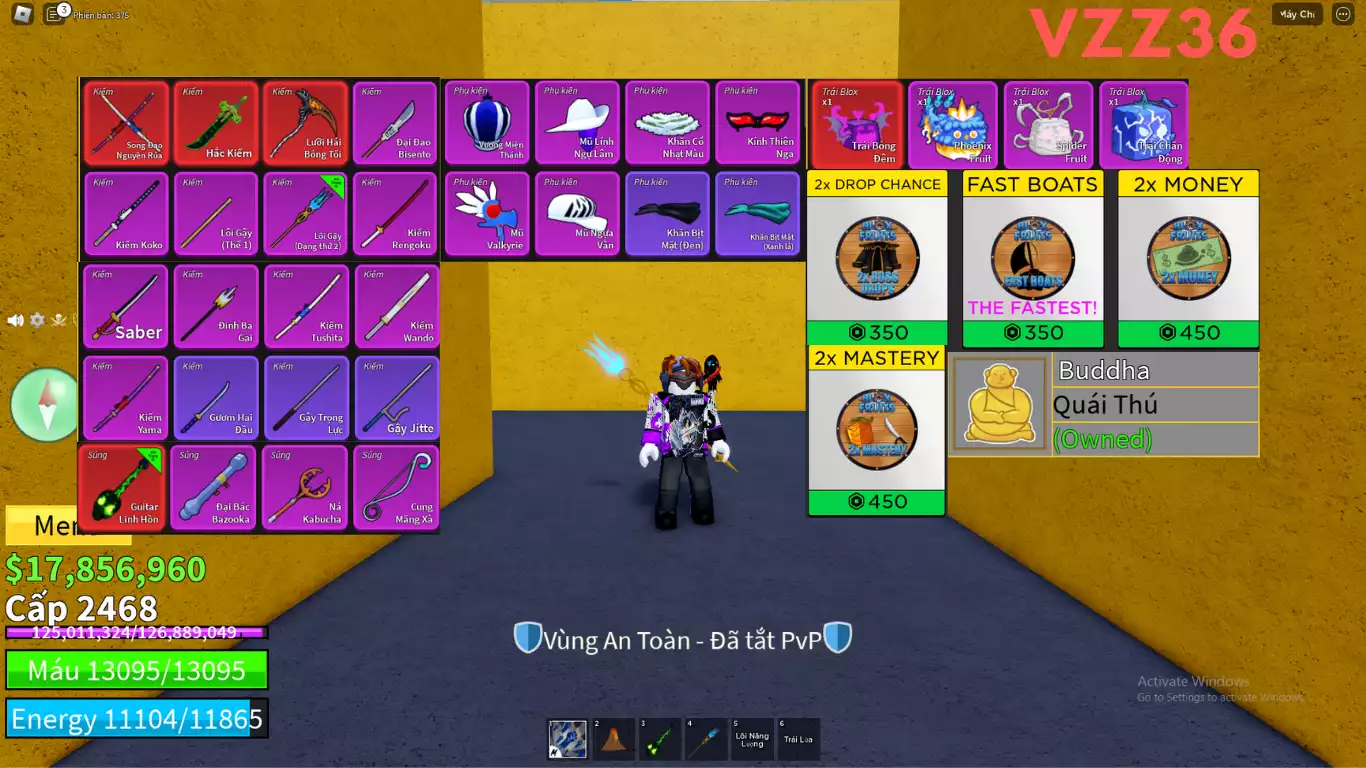Select the Lôi Năng Lượng hotbar slot
1366x768 pixels.
click(752, 739)
